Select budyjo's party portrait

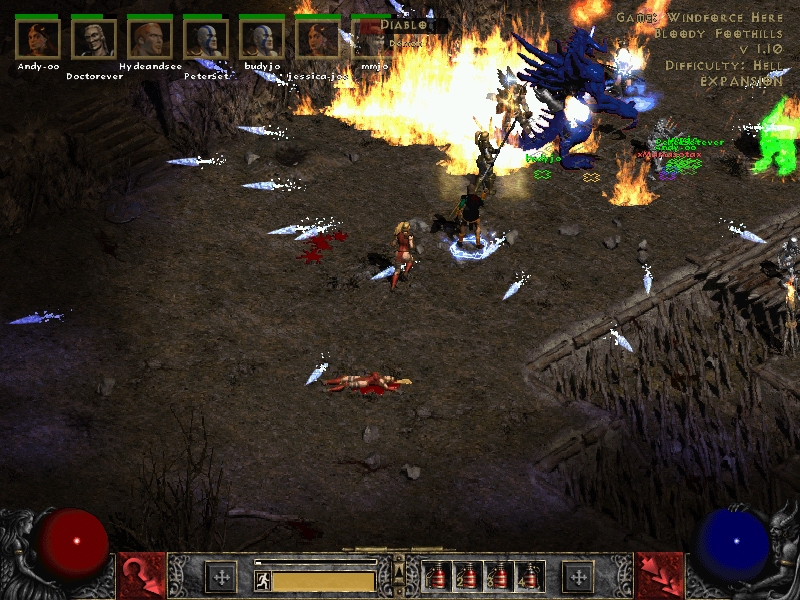pos(262,38)
